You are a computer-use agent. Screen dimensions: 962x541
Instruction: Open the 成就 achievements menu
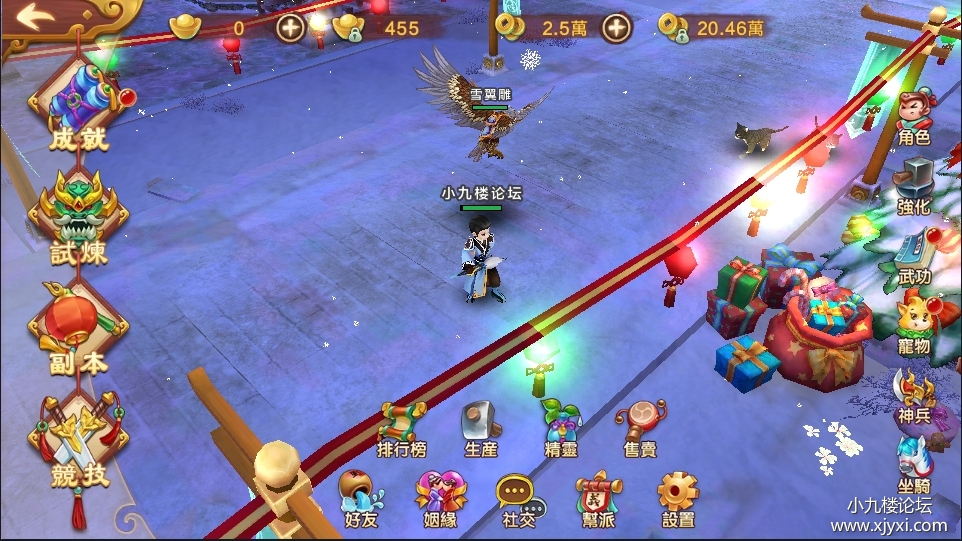[x=79, y=108]
